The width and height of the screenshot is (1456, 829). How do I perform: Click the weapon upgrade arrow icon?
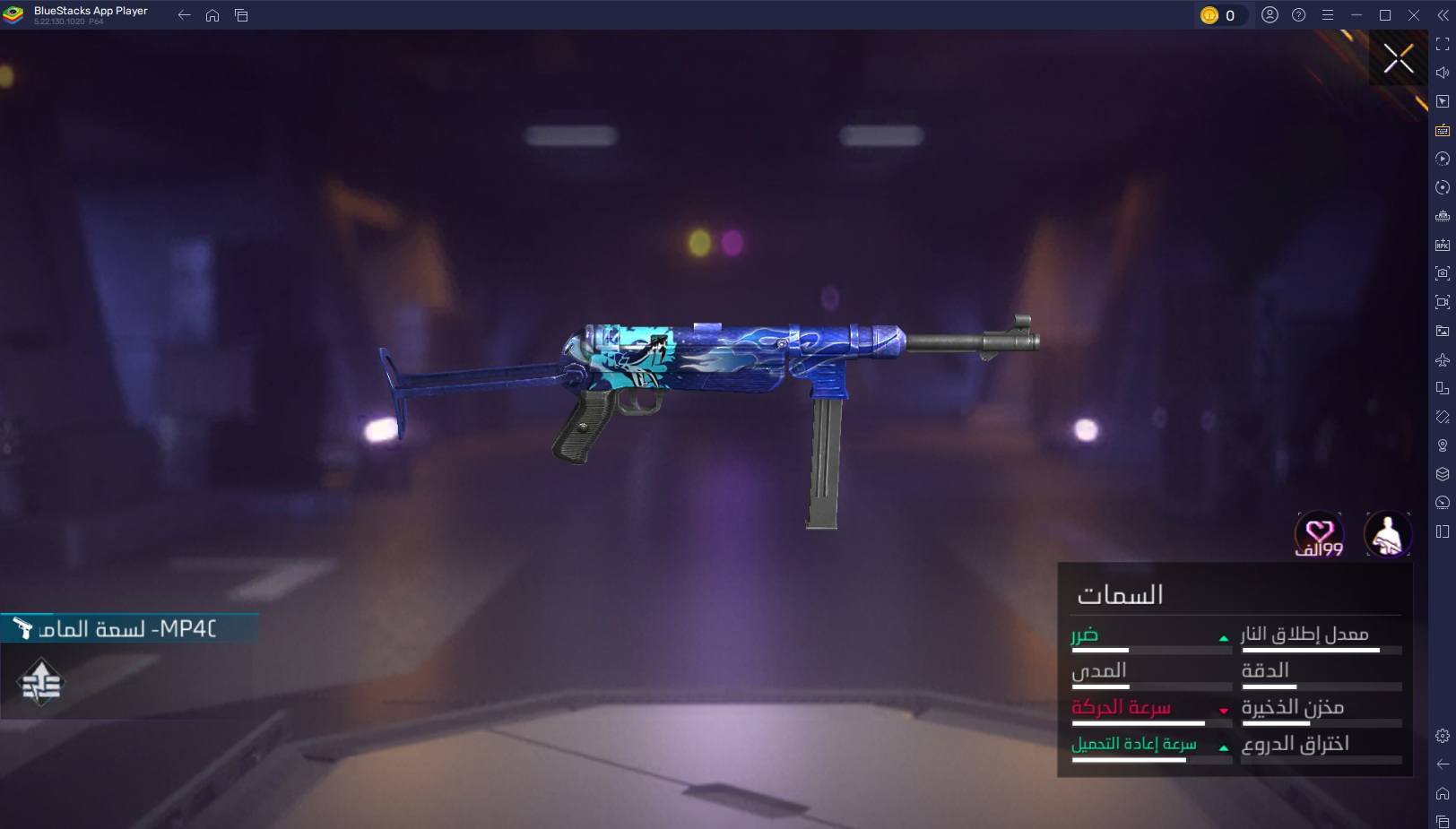click(x=40, y=683)
